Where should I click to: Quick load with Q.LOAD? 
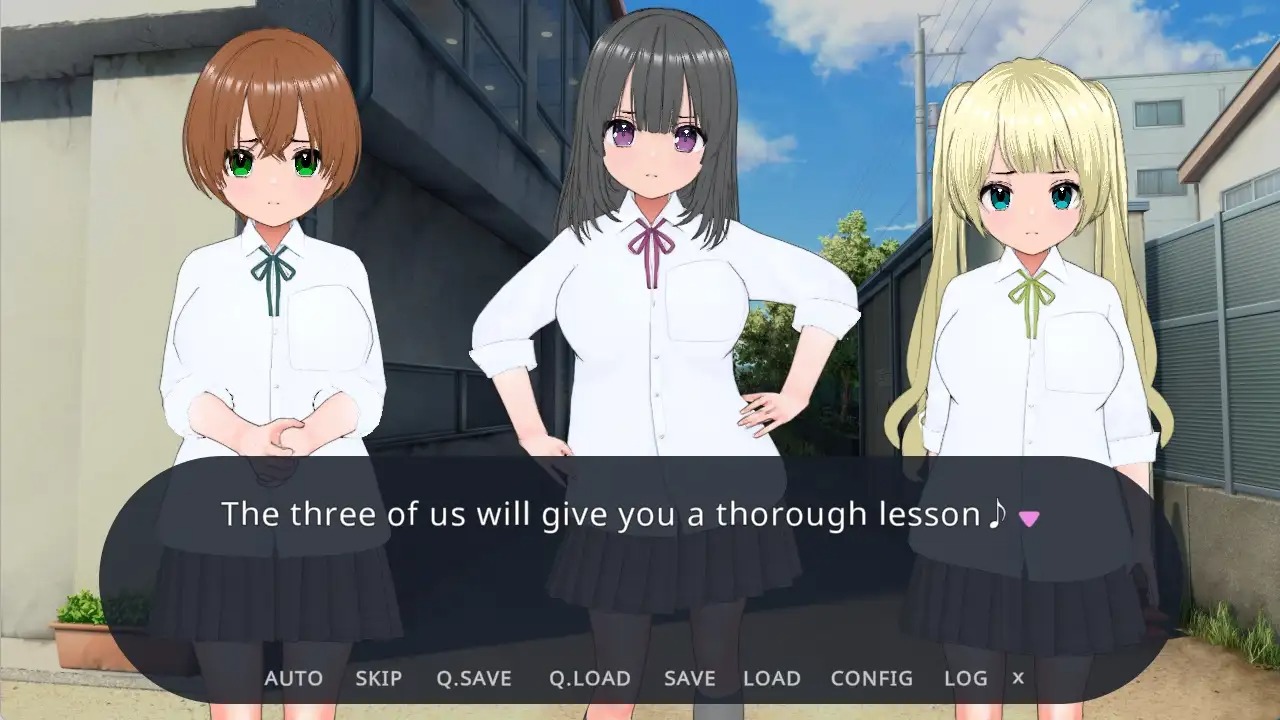click(589, 678)
